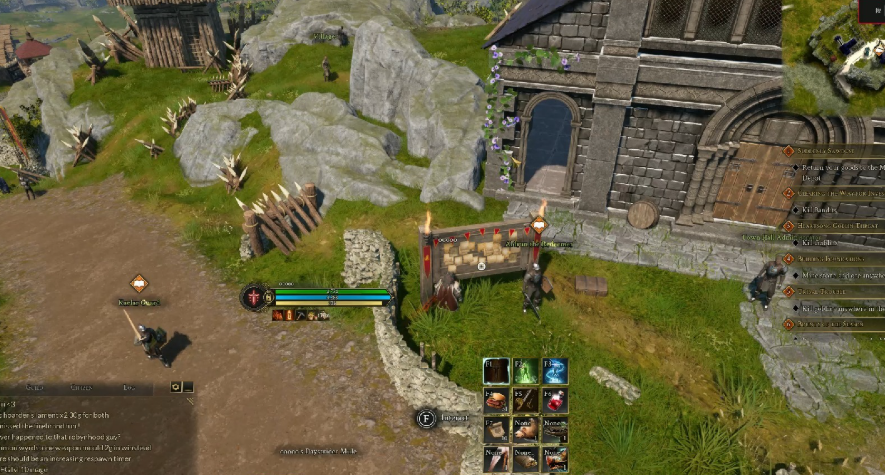
Task: Use the red health potion
Action: [x=555, y=401]
